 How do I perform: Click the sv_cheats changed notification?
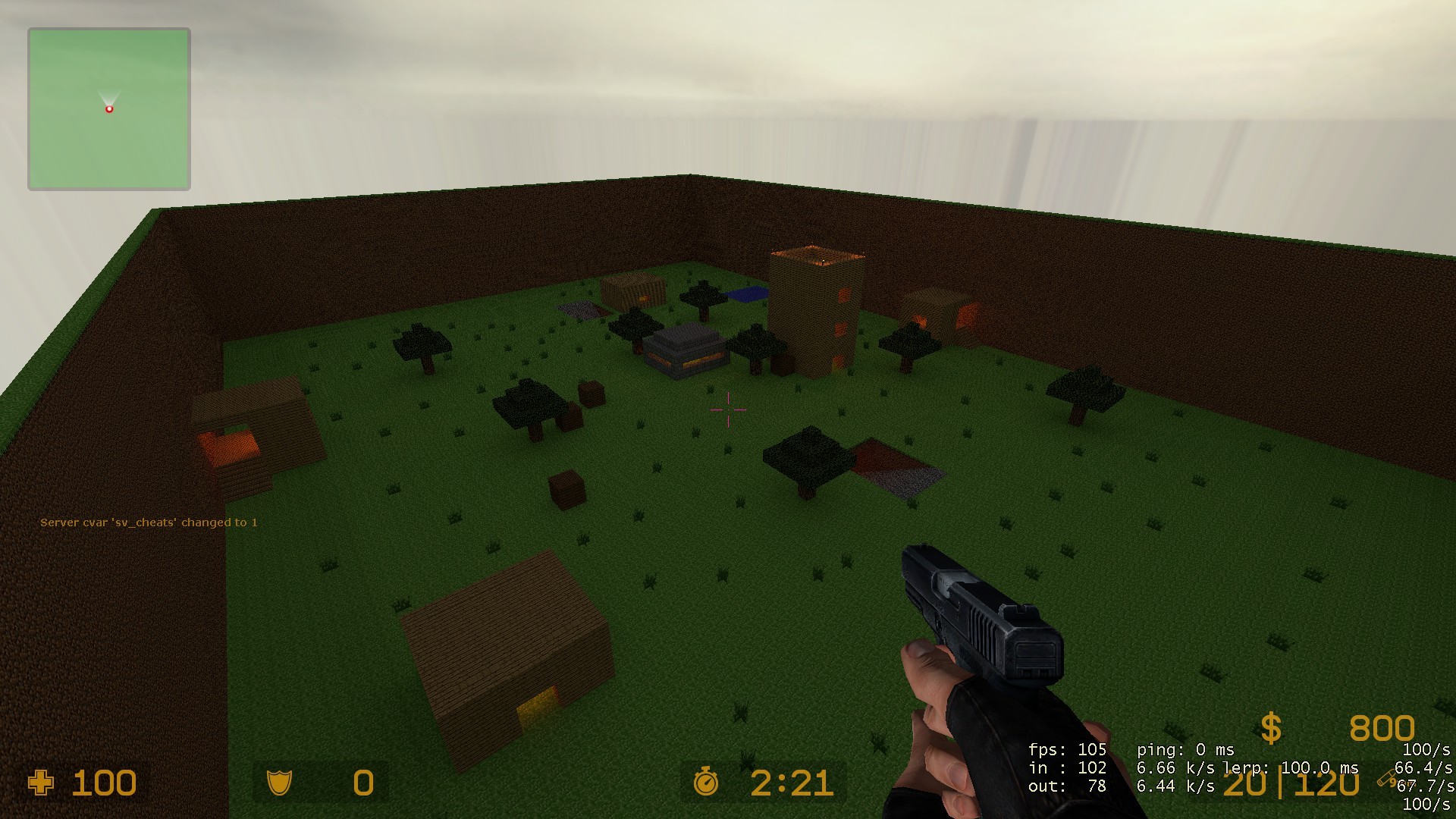tap(149, 522)
